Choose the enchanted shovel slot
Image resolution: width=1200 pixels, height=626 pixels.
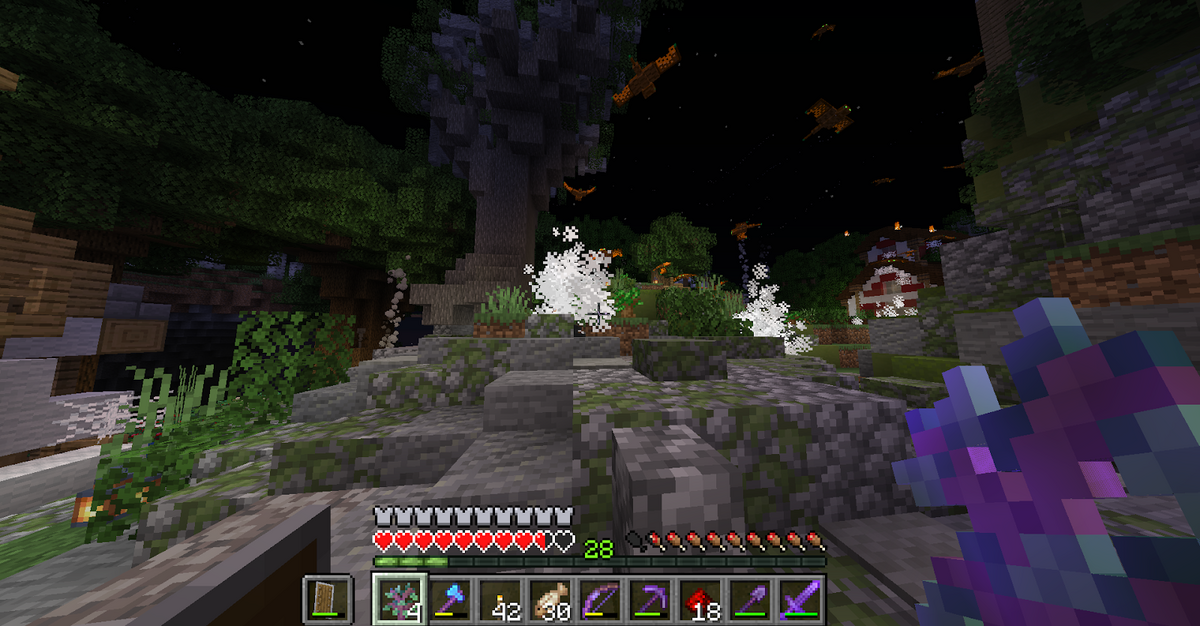pyautogui.click(x=752, y=600)
